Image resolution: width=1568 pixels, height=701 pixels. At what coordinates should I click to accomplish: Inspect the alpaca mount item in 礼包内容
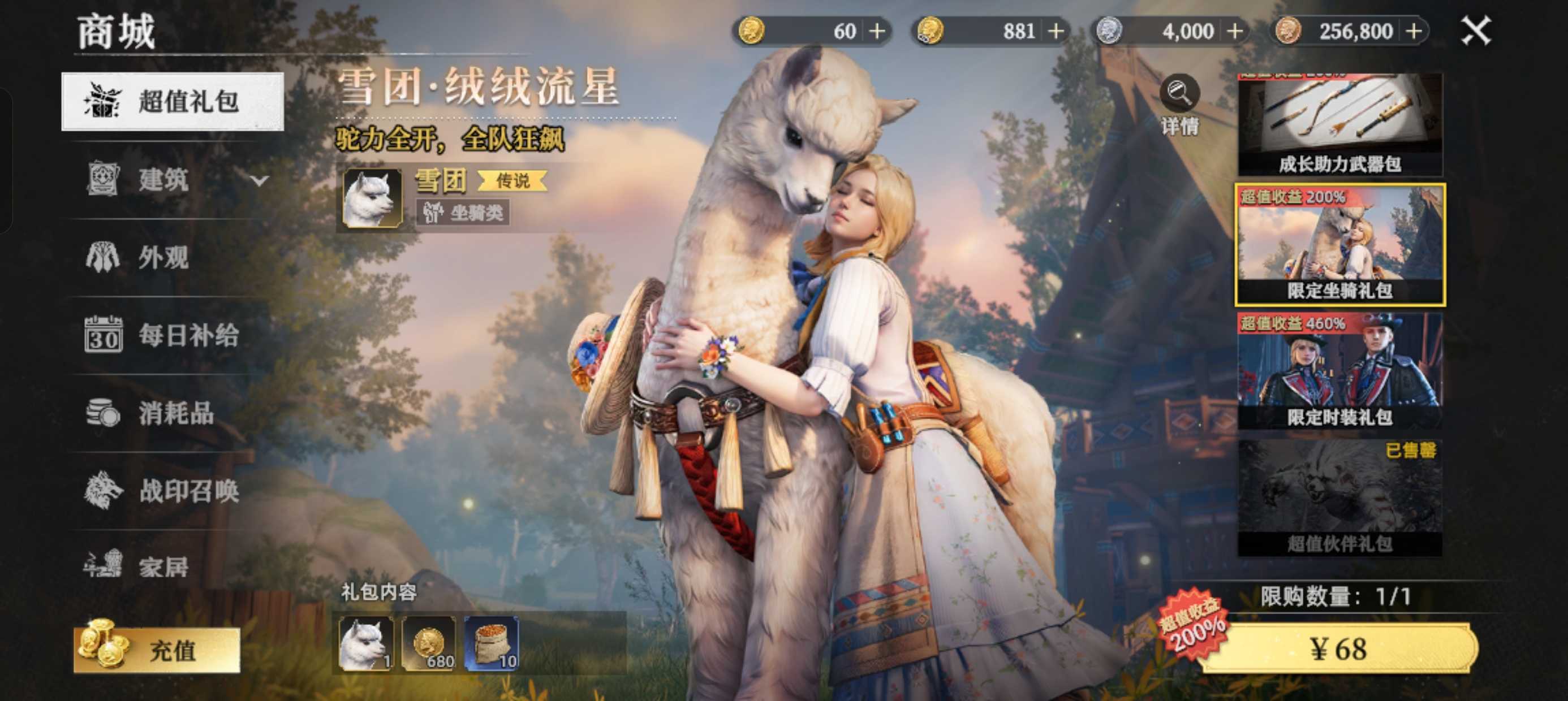click(366, 643)
